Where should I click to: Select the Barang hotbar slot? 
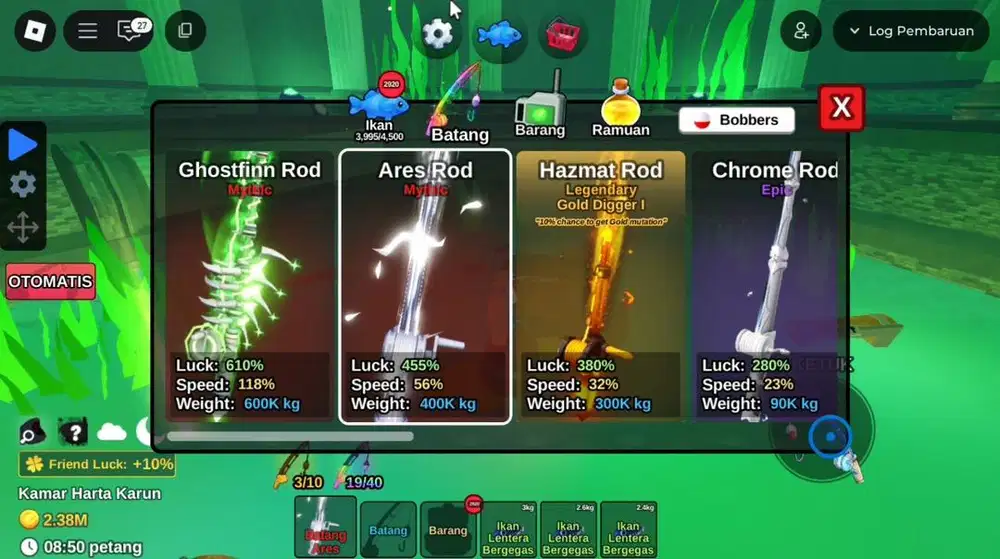(x=448, y=529)
